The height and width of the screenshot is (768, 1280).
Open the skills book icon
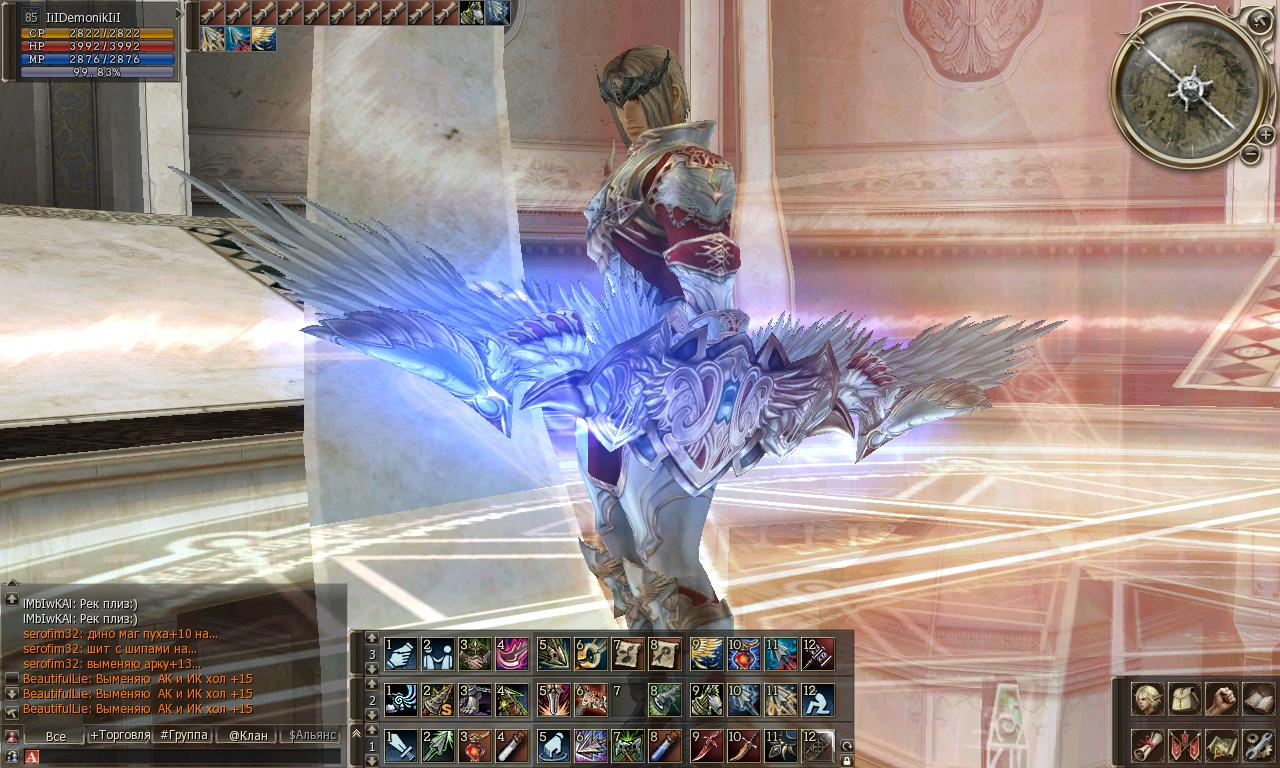1257,700
